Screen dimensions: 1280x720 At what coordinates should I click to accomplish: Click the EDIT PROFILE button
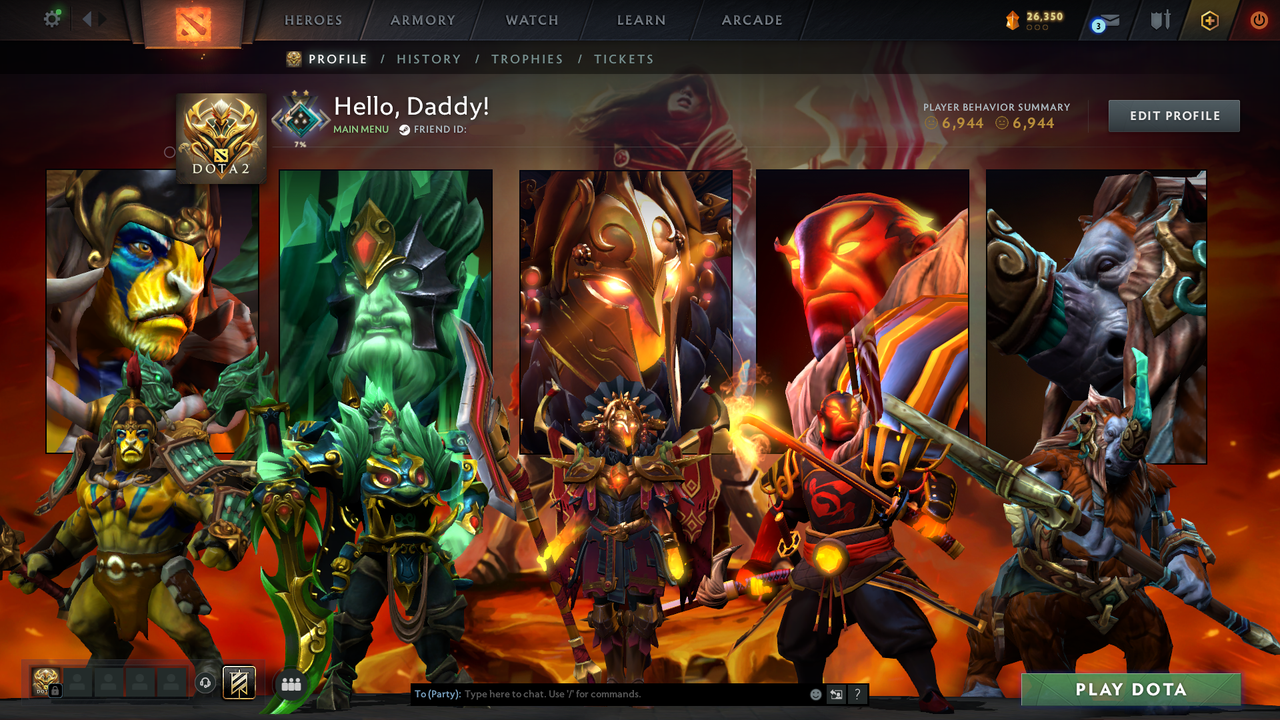1173,115
